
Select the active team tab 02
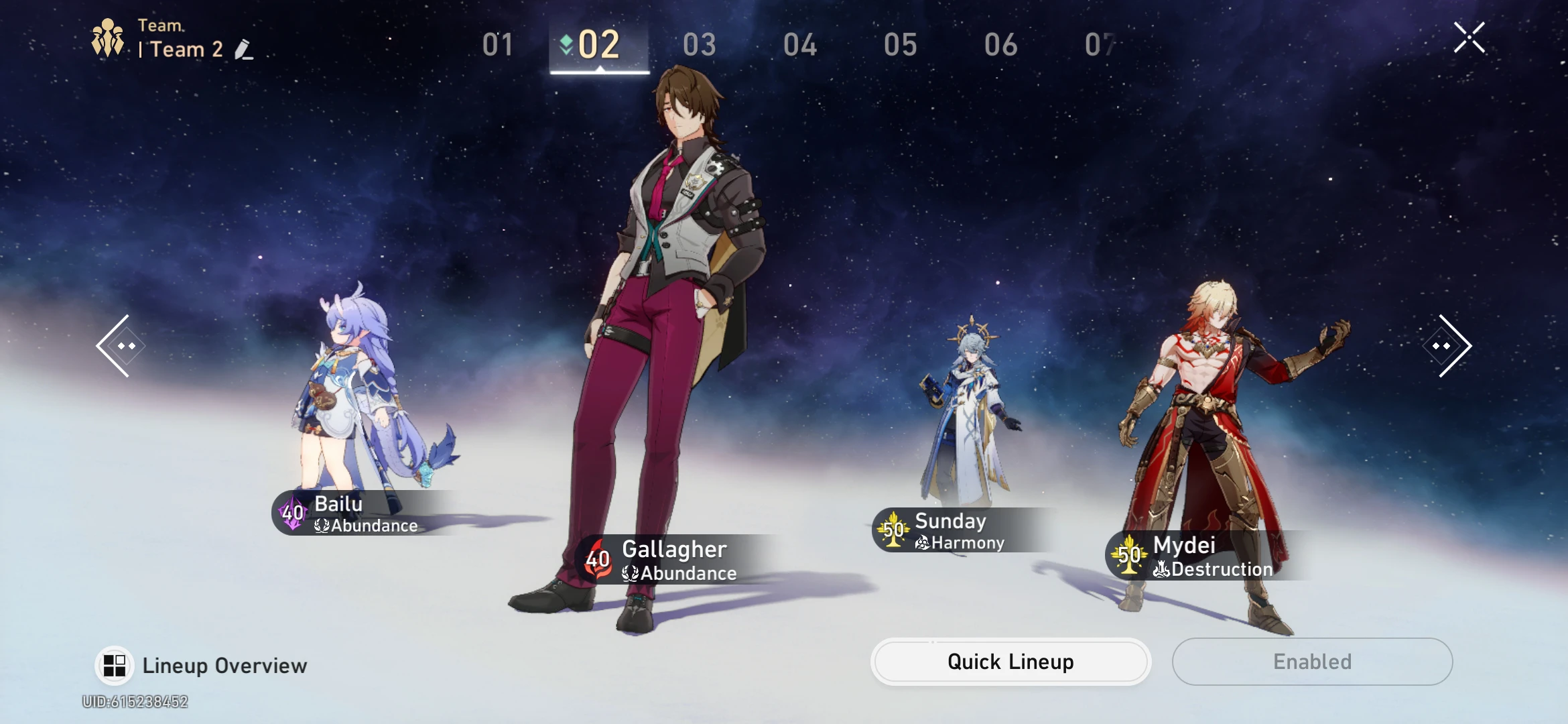pyautogui.click(x=598, y=45)
